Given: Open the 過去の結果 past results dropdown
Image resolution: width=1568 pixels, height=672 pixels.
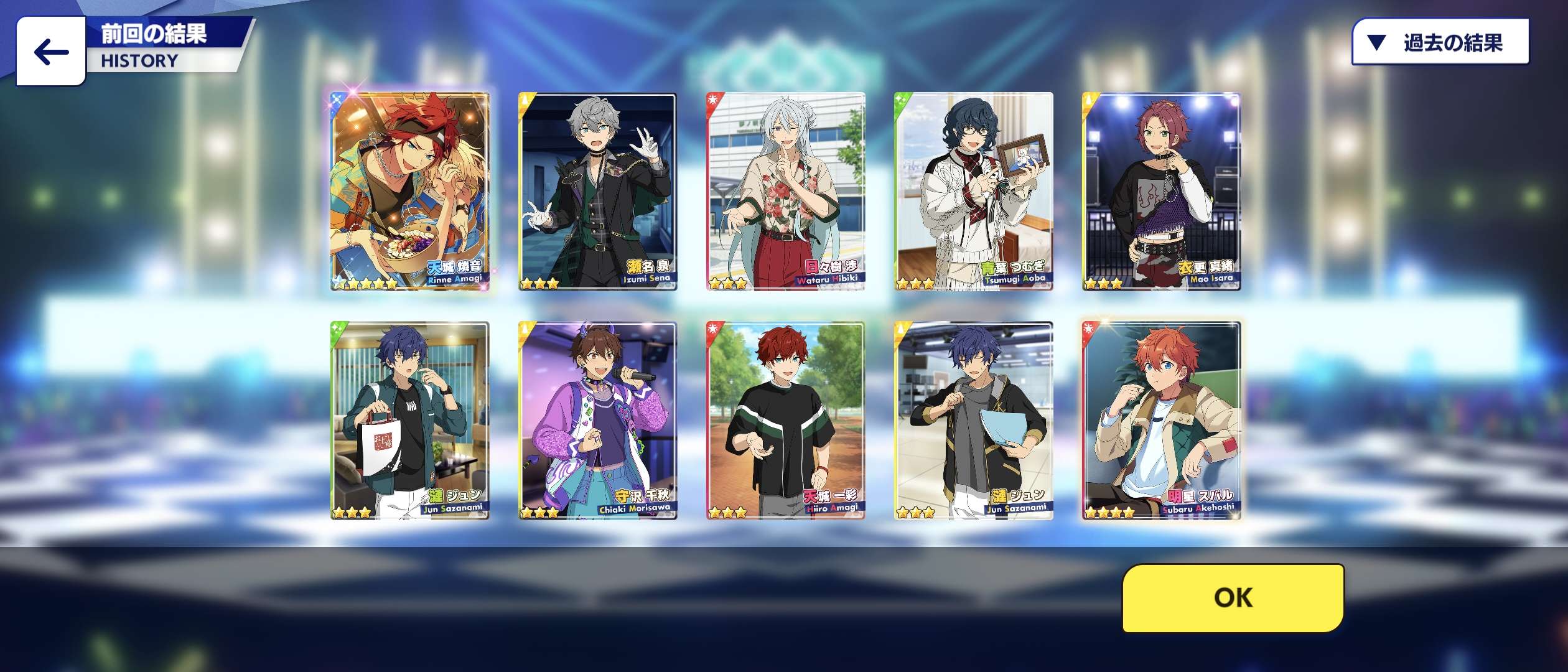Looking at the screenshot, I should [x=1440, y=42].
